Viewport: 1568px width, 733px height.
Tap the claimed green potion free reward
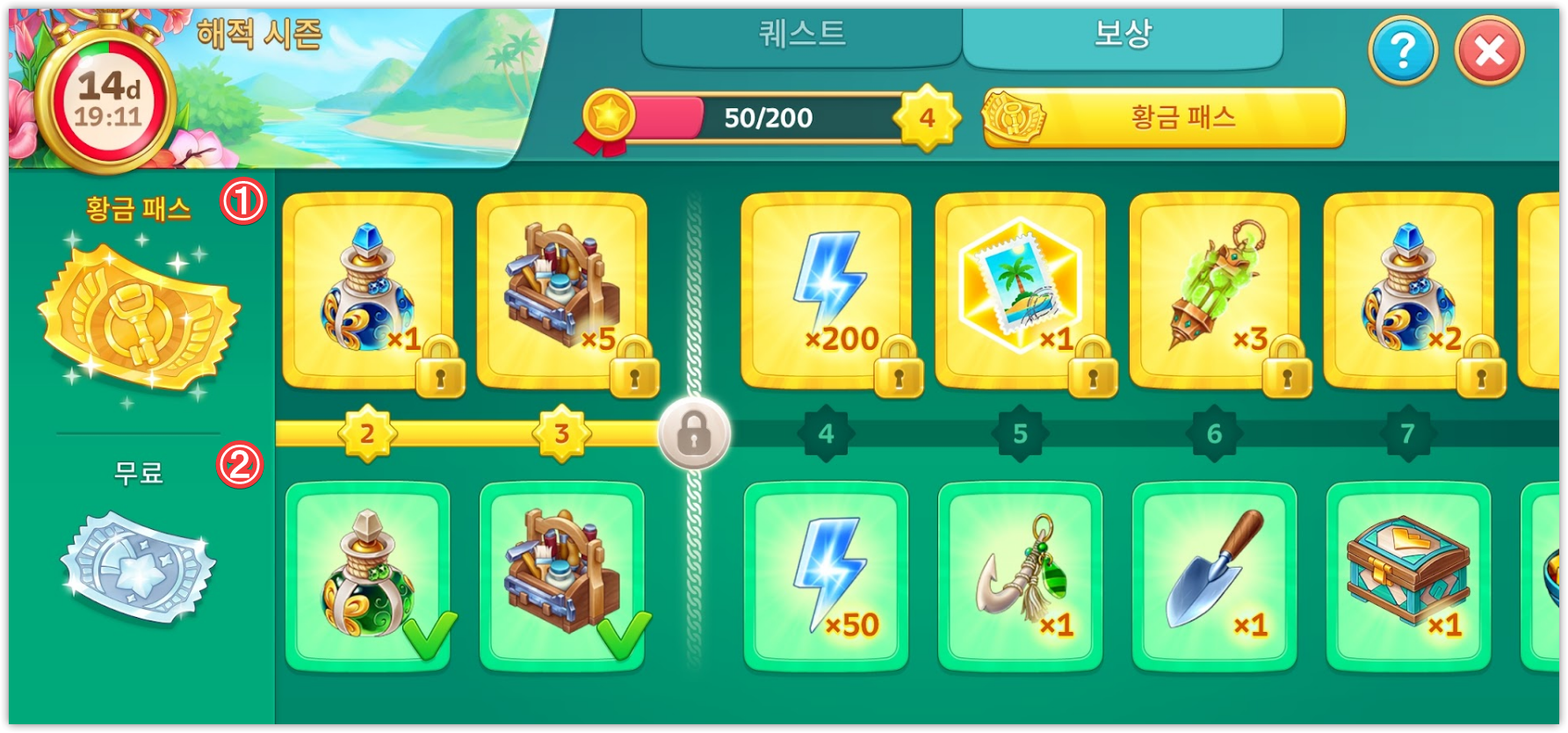[367, 577]
